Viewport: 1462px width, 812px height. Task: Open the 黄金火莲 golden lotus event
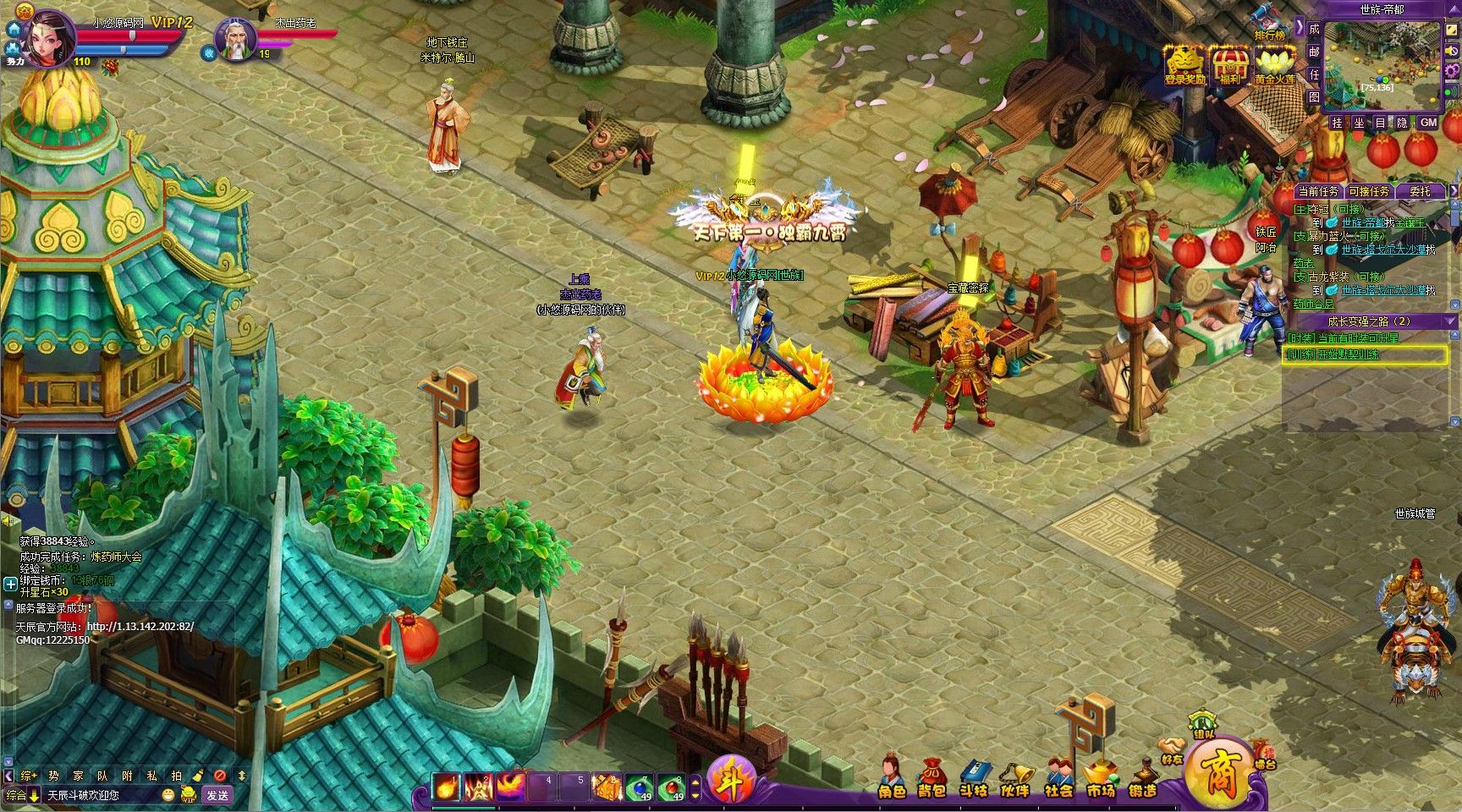pyautogui.click(x=1274, y=64)
